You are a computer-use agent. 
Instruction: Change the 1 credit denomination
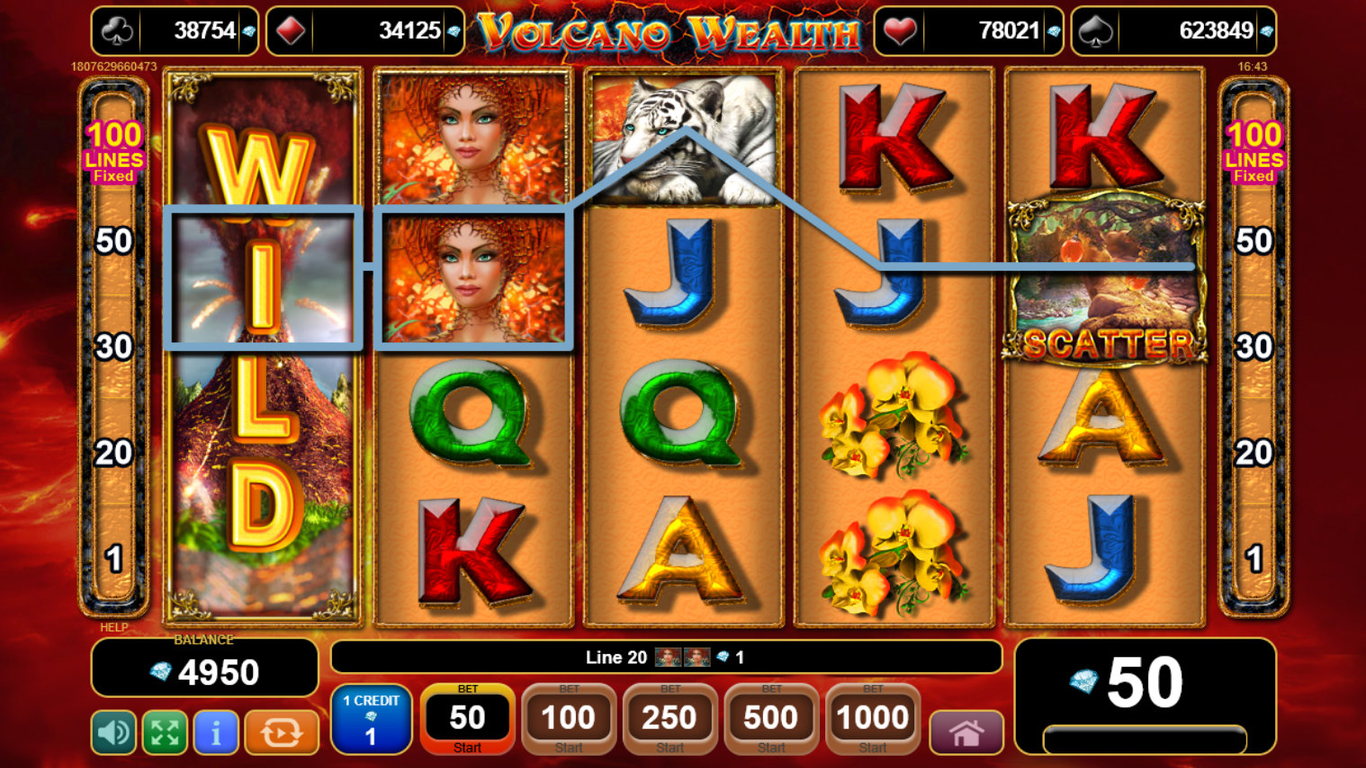370,719
